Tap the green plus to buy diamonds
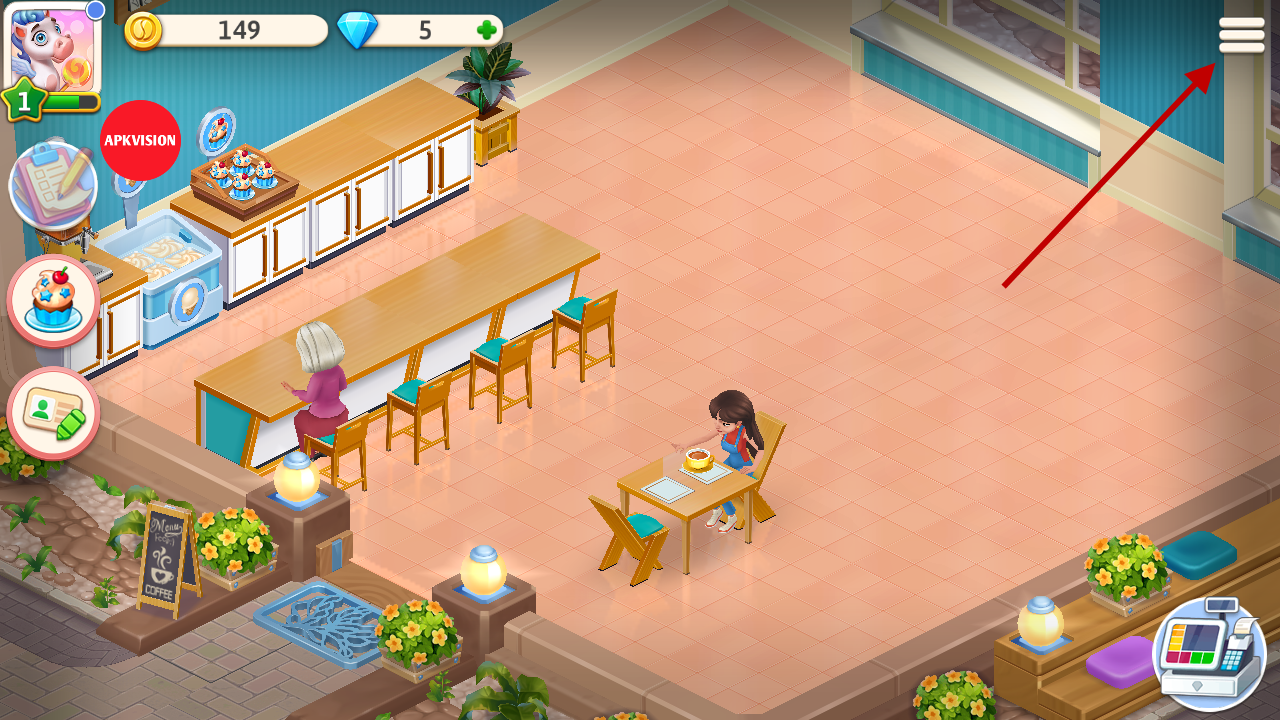The width and height of the screenshot is (1280, 720). point(486,30)
